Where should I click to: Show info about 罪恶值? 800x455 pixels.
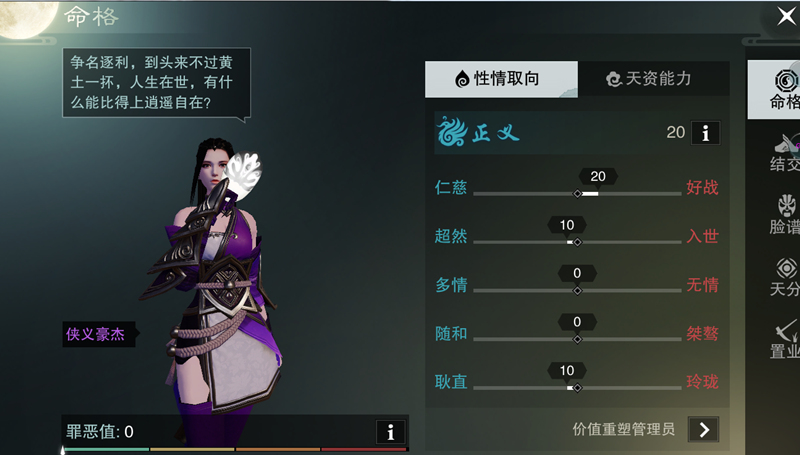click(390, 432)
